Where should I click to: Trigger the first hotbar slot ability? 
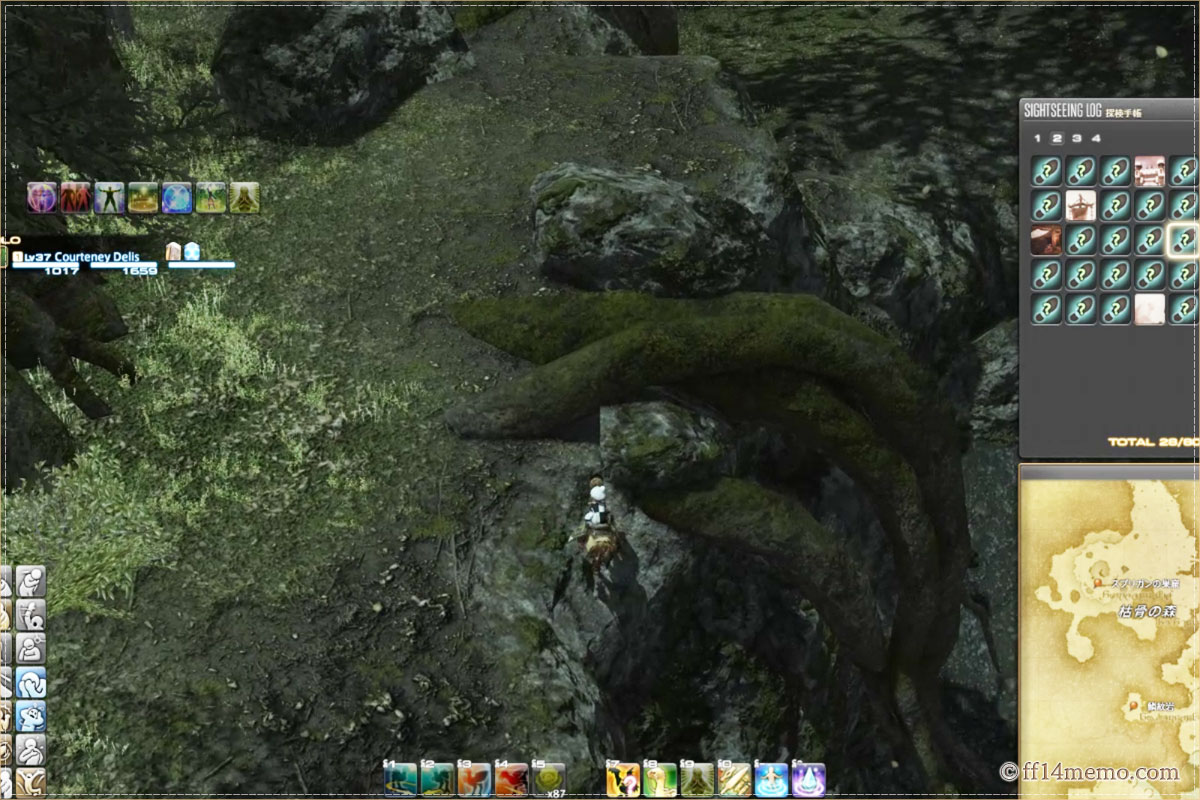400,778
